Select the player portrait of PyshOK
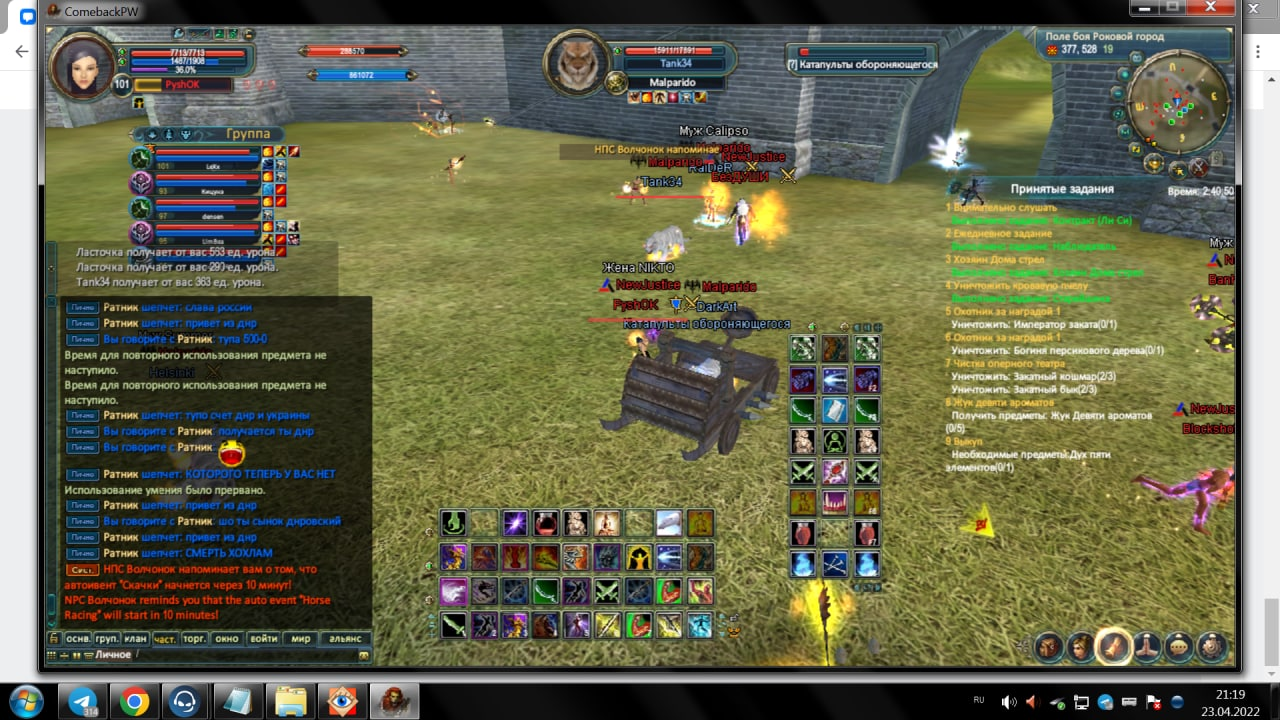 [x=82, y=66]
